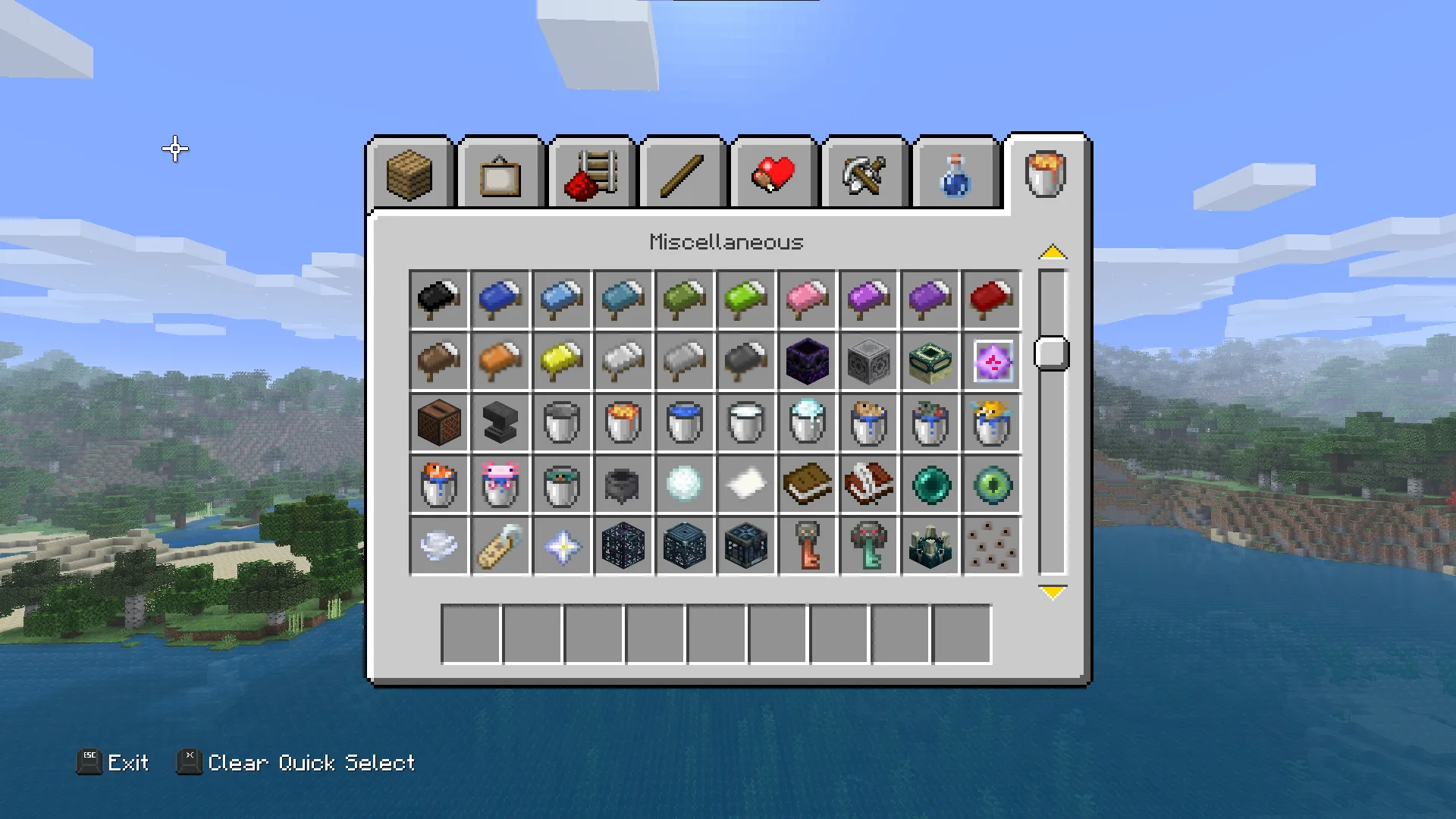Select the milk bucket

[x=746, y=423]
